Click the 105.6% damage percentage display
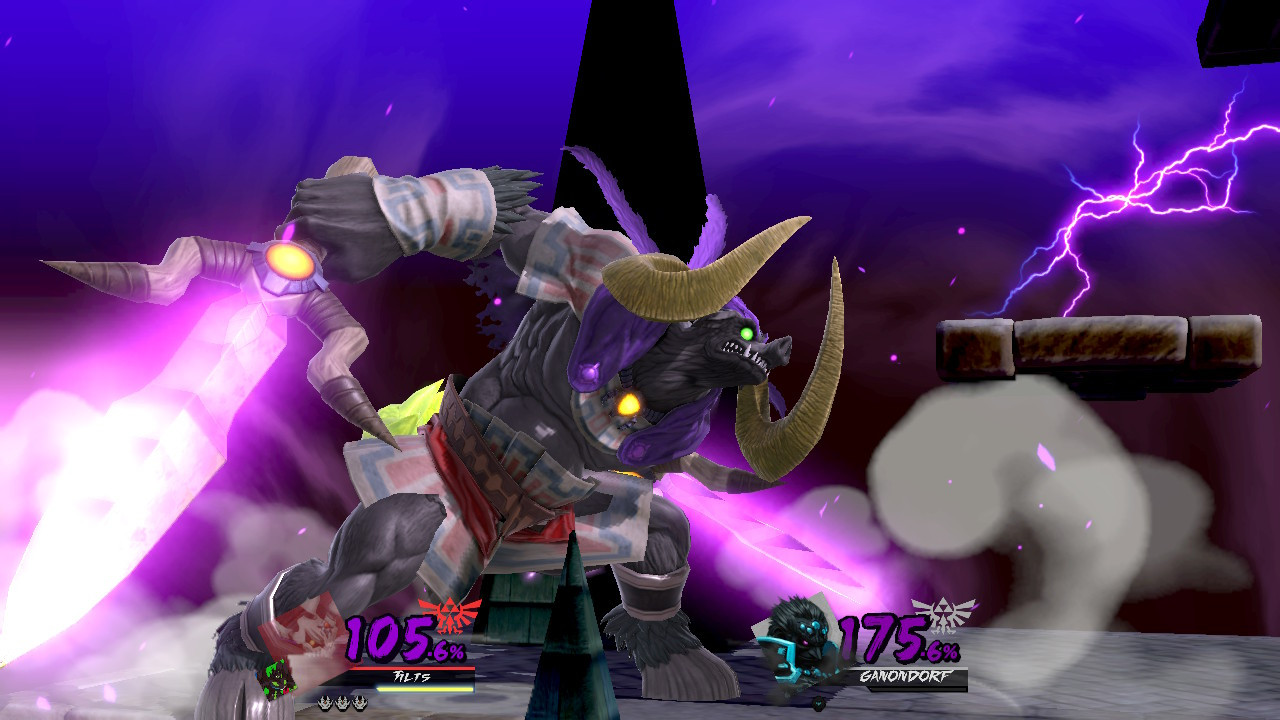The height and width of the screenshot is (720, 1280). point(400,636)
